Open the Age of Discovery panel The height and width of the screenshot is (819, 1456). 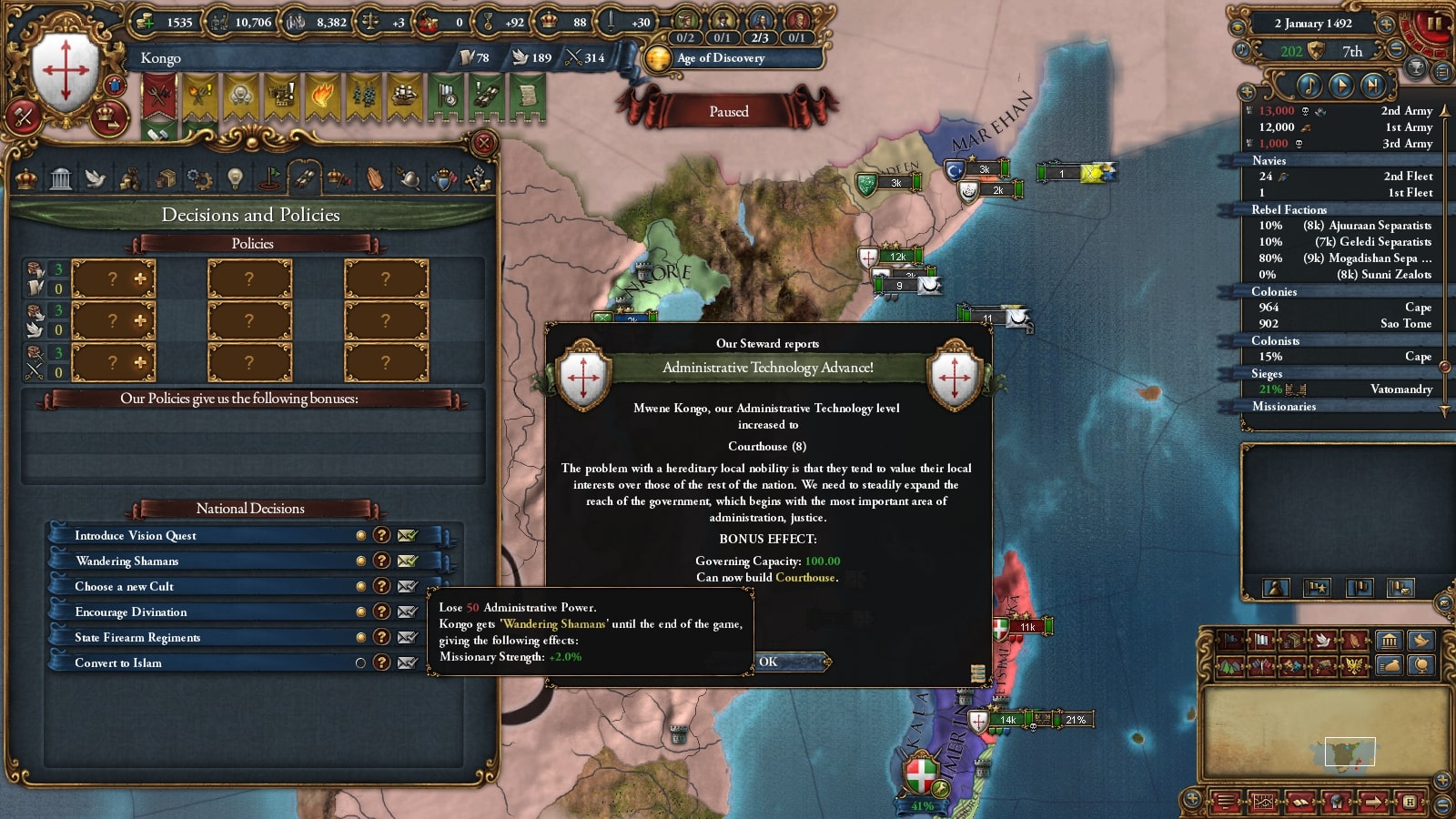pyautogui.click(x=721, y=58)
